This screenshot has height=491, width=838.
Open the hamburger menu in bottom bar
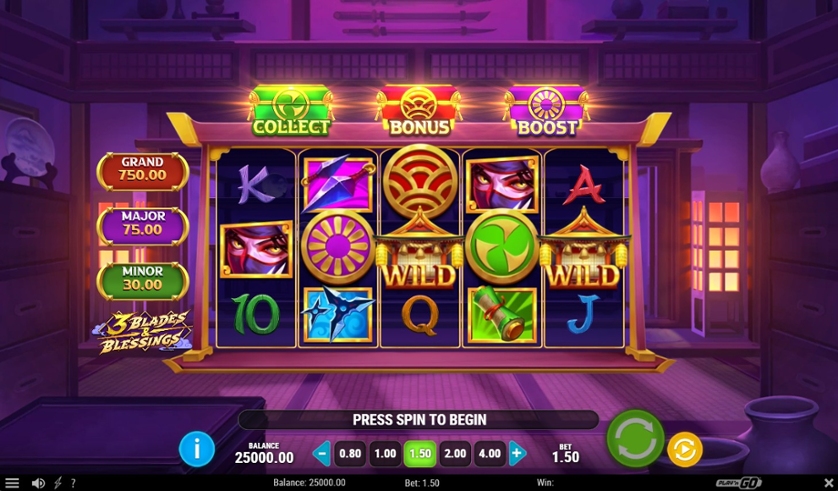tap(12, 483)
